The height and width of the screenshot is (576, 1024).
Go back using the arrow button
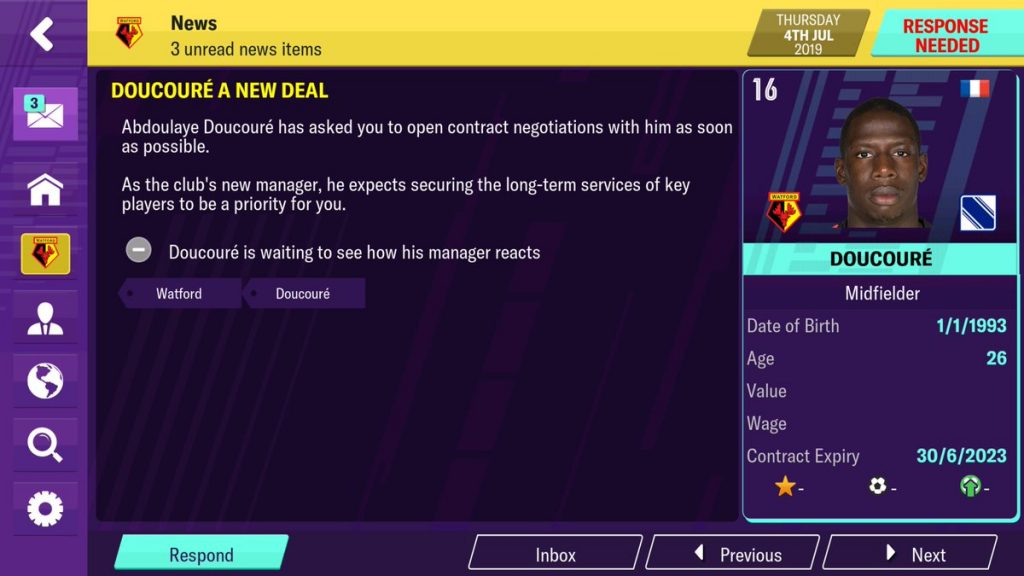(x=42, y=34)
